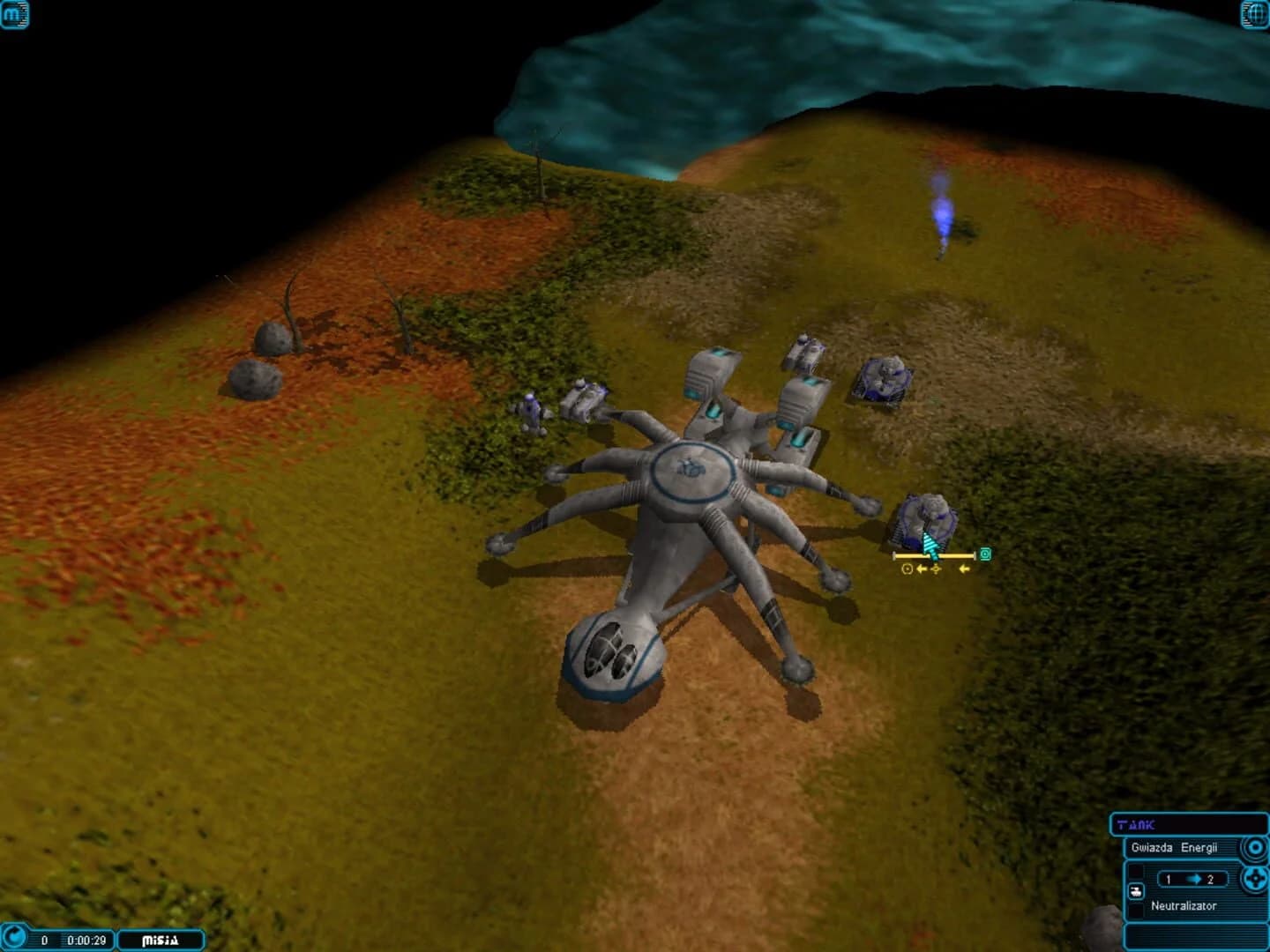This screenshot has height=952, width=1270.
Task: Click the grid icon in top-right corner
Action: pos(1253,14)
